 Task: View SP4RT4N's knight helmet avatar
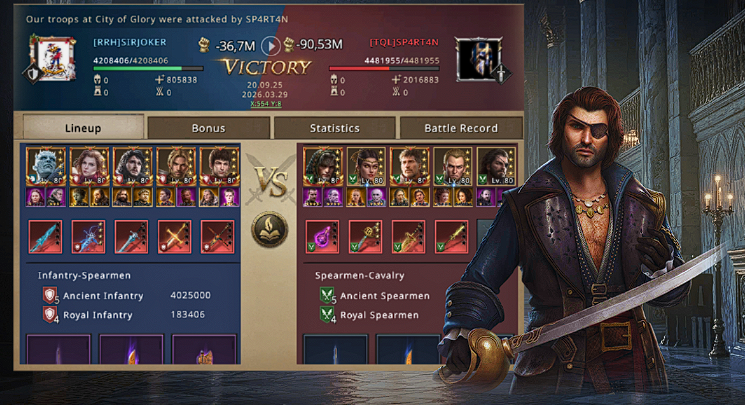pos(476,59)
